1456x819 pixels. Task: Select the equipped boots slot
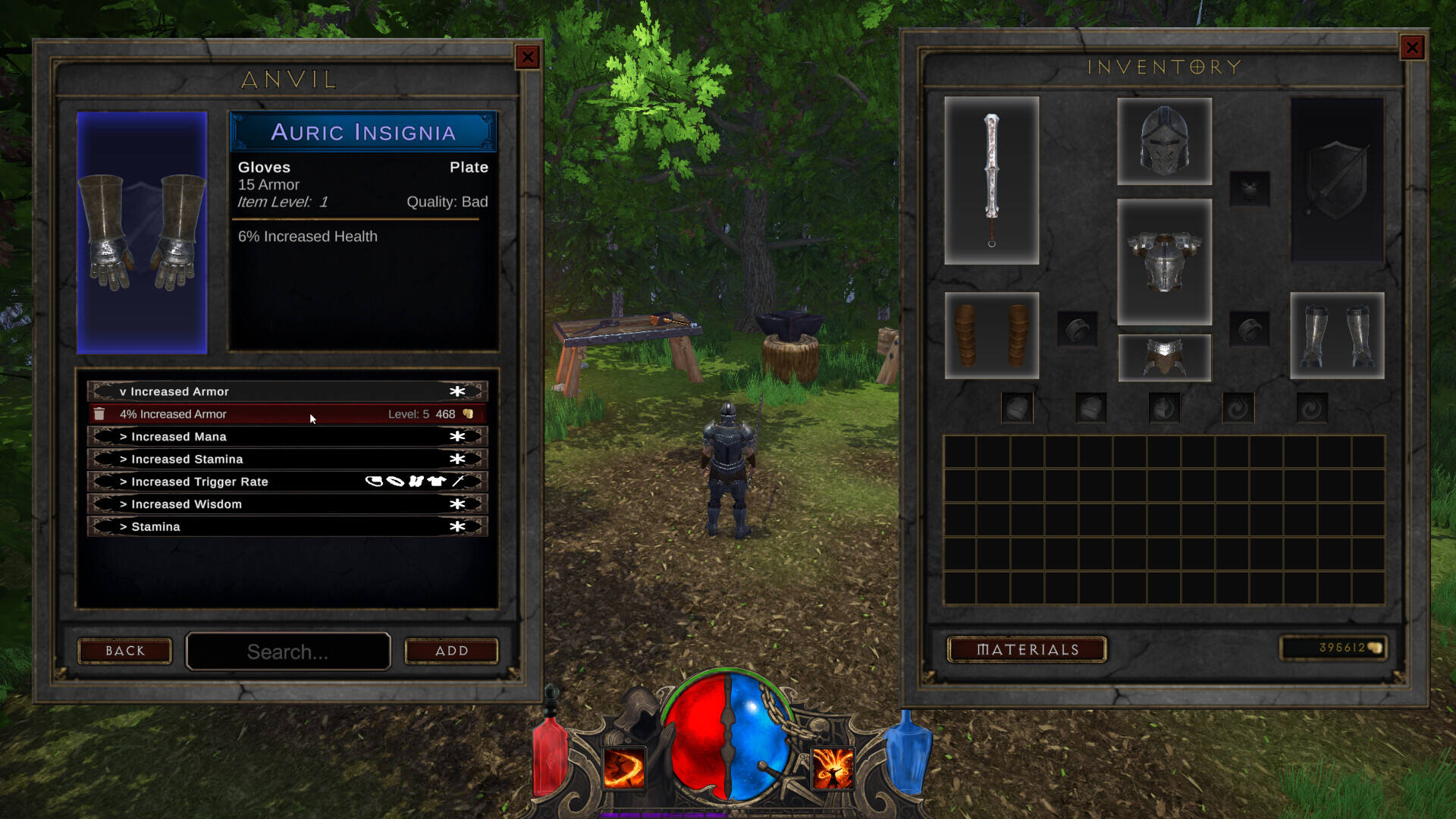tap(1337, 335)
